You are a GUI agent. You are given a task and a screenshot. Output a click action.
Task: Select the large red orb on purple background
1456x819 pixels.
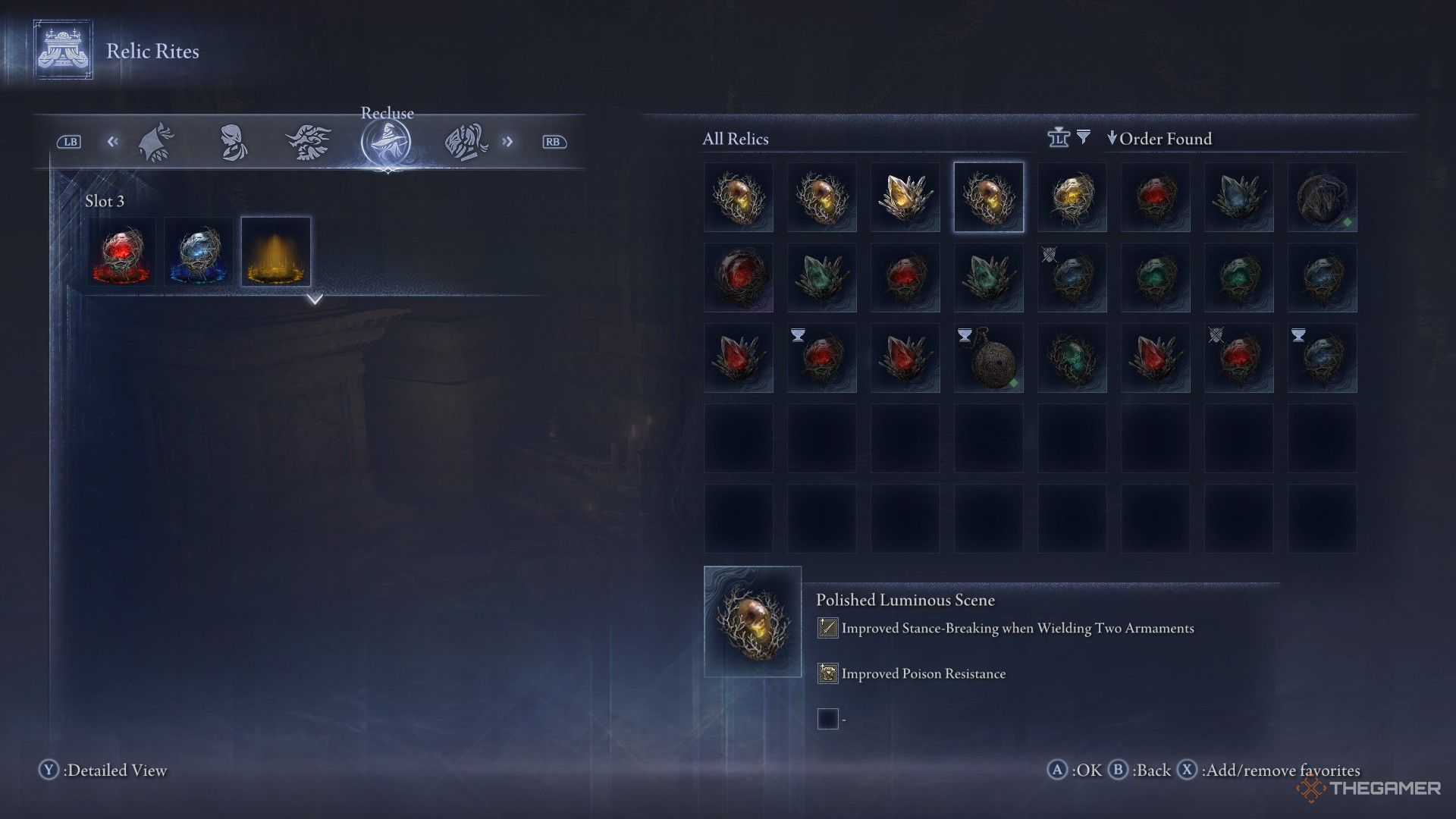click(x=739, y=278)
